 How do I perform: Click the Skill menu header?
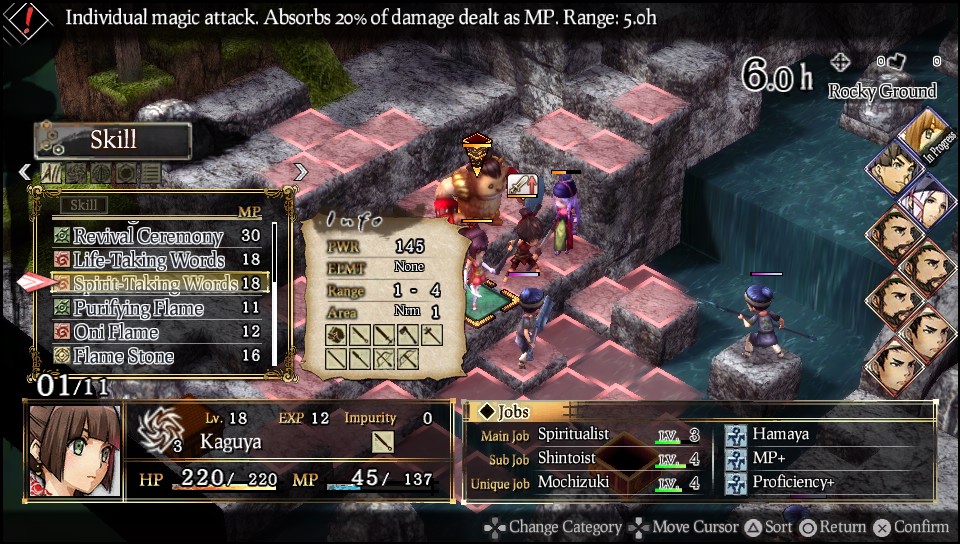[113, 140]
